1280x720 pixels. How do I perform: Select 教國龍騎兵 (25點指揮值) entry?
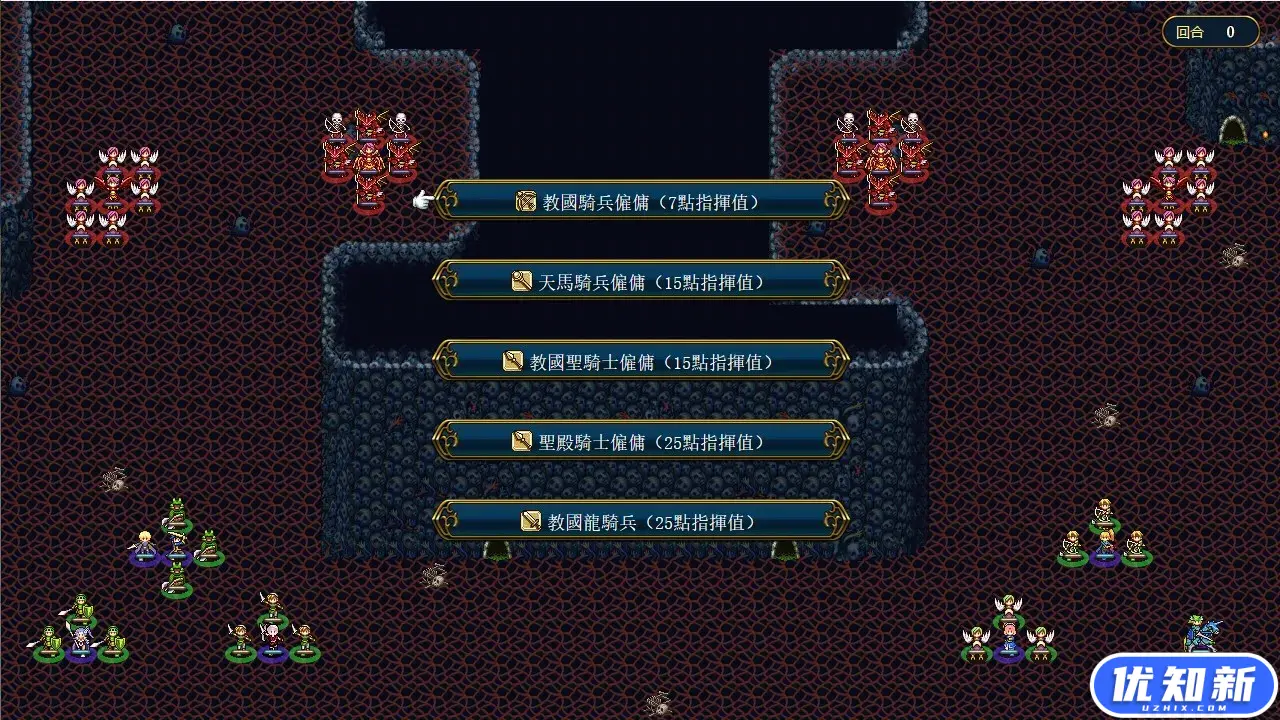click(641, 521)
